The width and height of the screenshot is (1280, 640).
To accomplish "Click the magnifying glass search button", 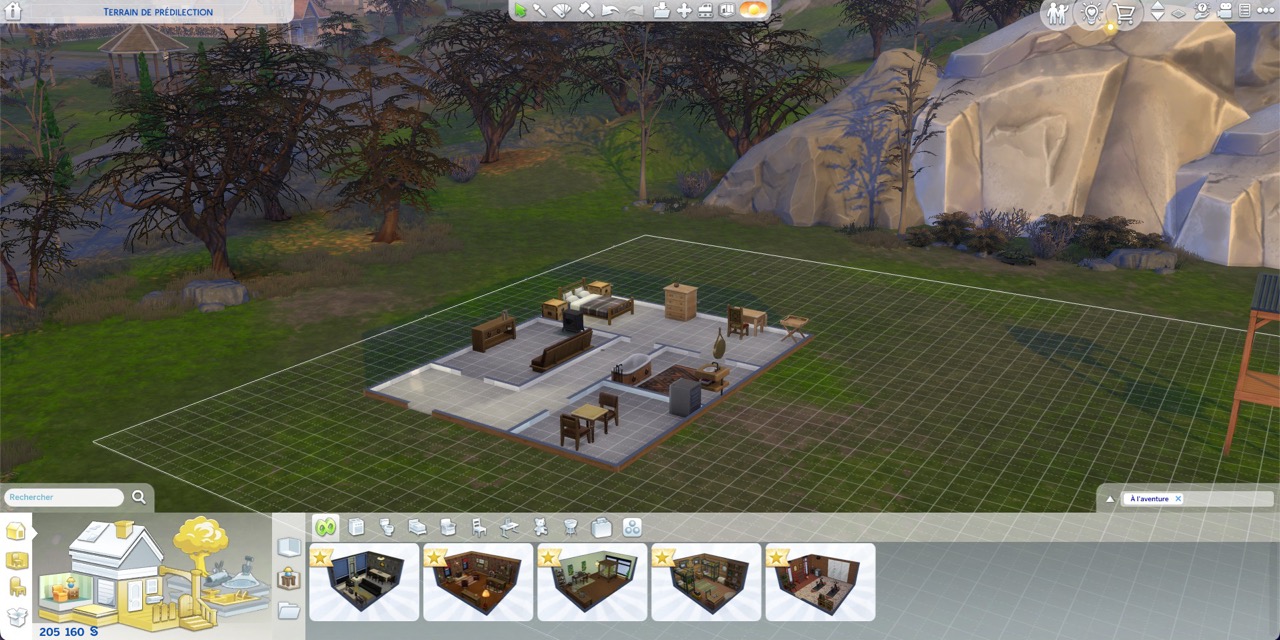I will tap(139, 497).
